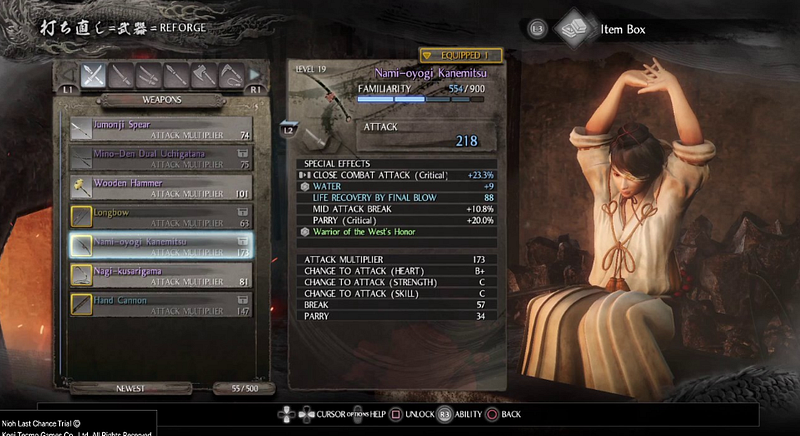This screenshot has width=800, height=436.
Task: Choose the Nagi-kusarigama weapon entry
Action: [160, 274]
